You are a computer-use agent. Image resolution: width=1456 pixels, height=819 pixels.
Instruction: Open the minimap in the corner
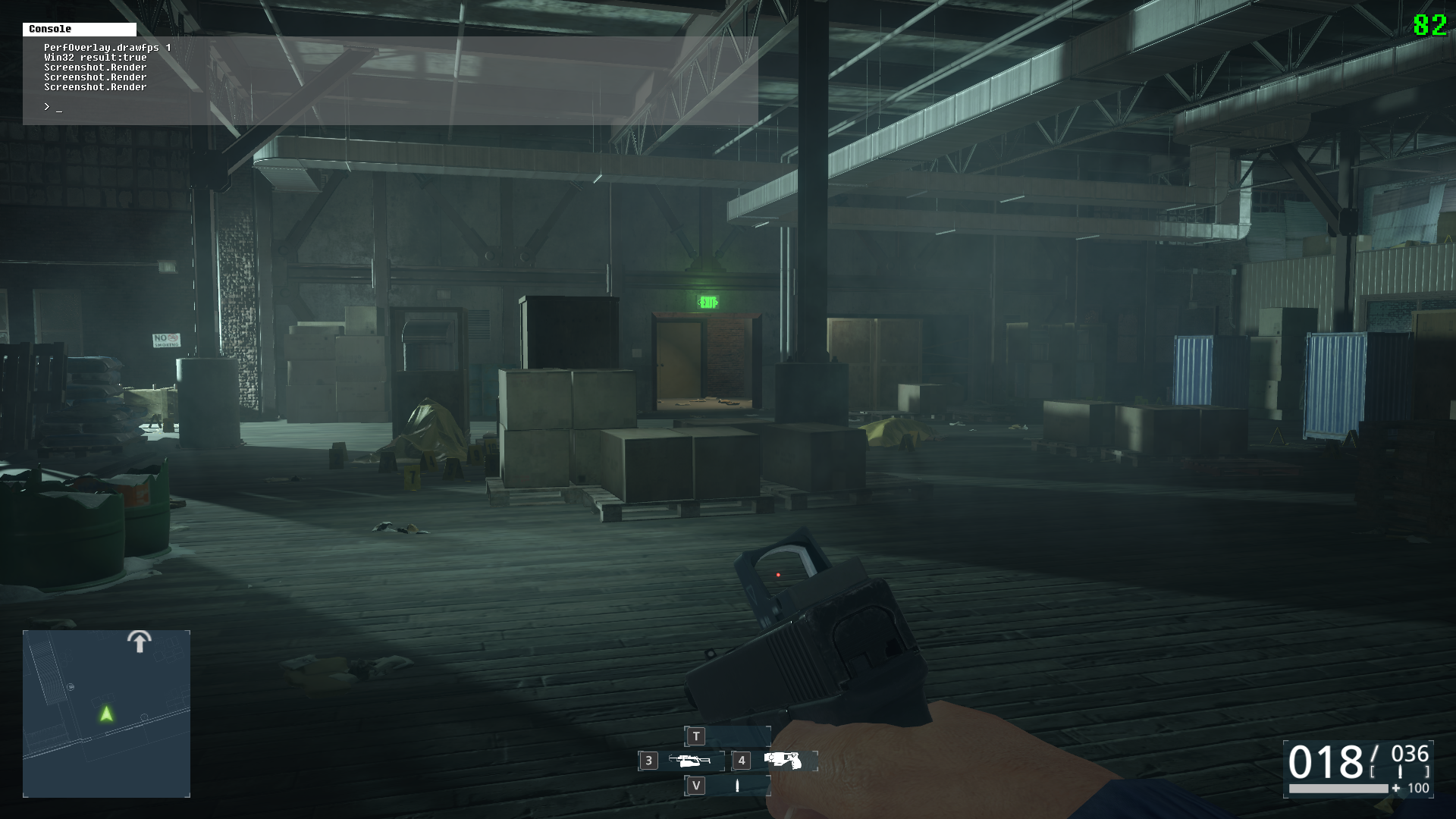tap(106, 714)
